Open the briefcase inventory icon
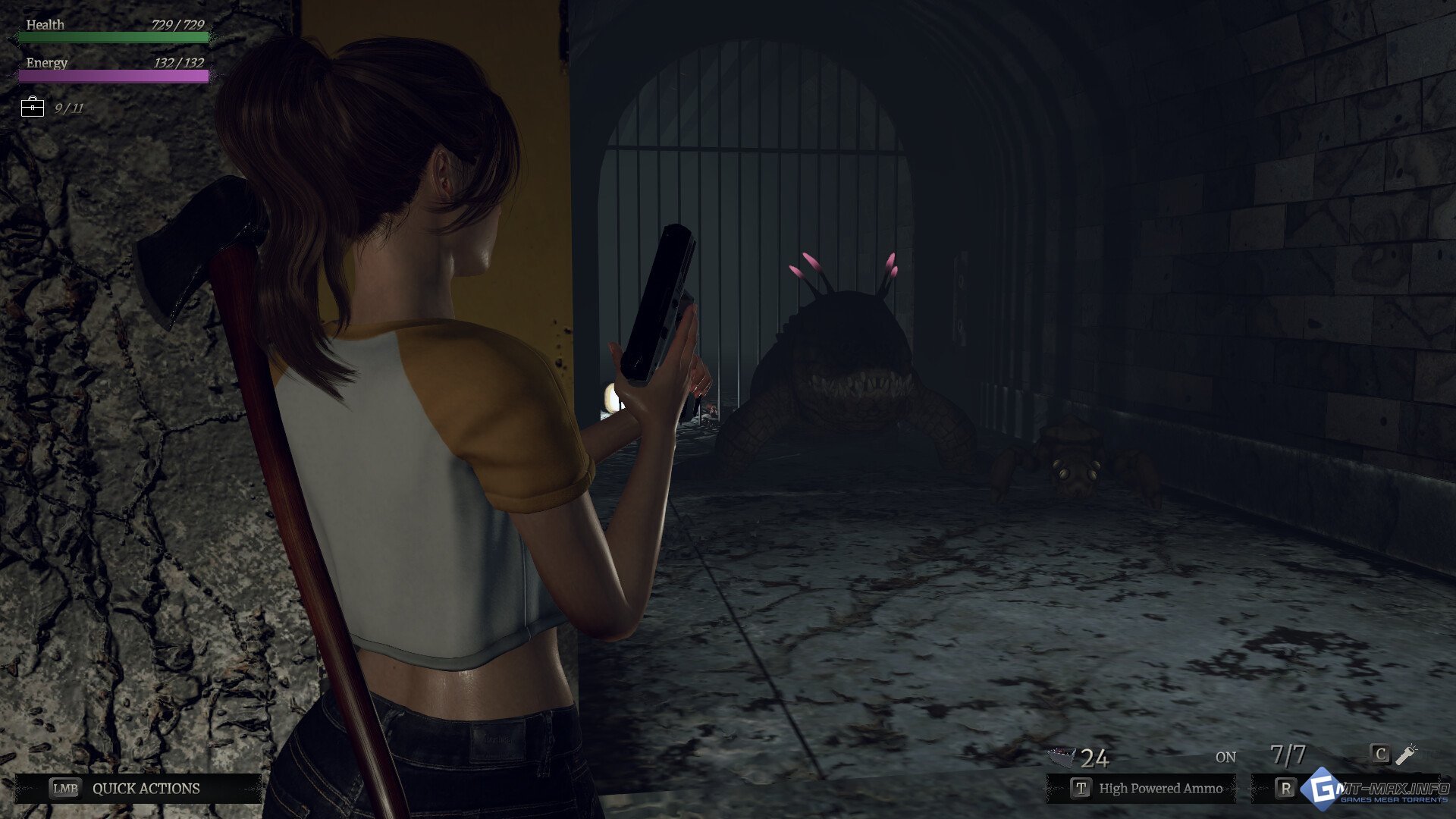This screenshot has height=819, width=1456. point(33,108)
